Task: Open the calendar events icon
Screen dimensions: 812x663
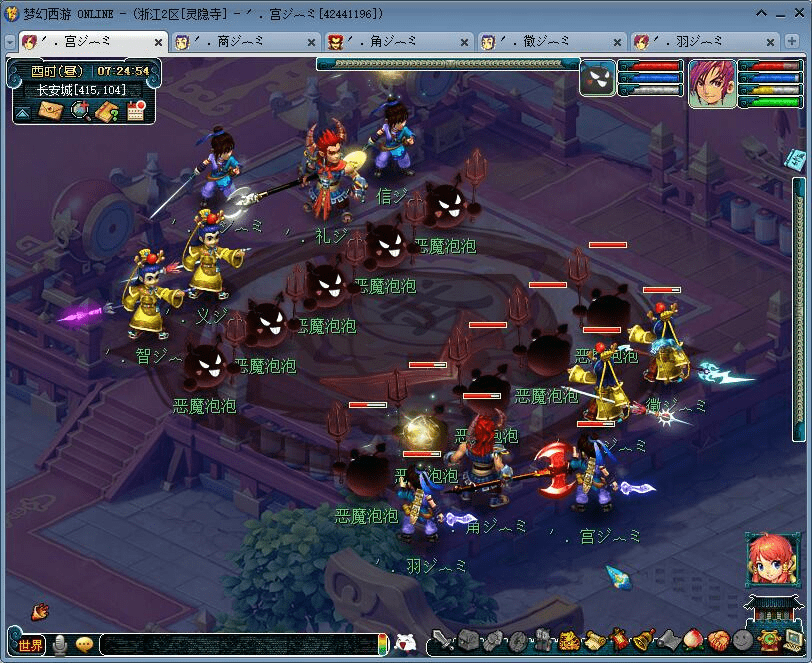Action: pyautogui.click(x=135, y=111)
